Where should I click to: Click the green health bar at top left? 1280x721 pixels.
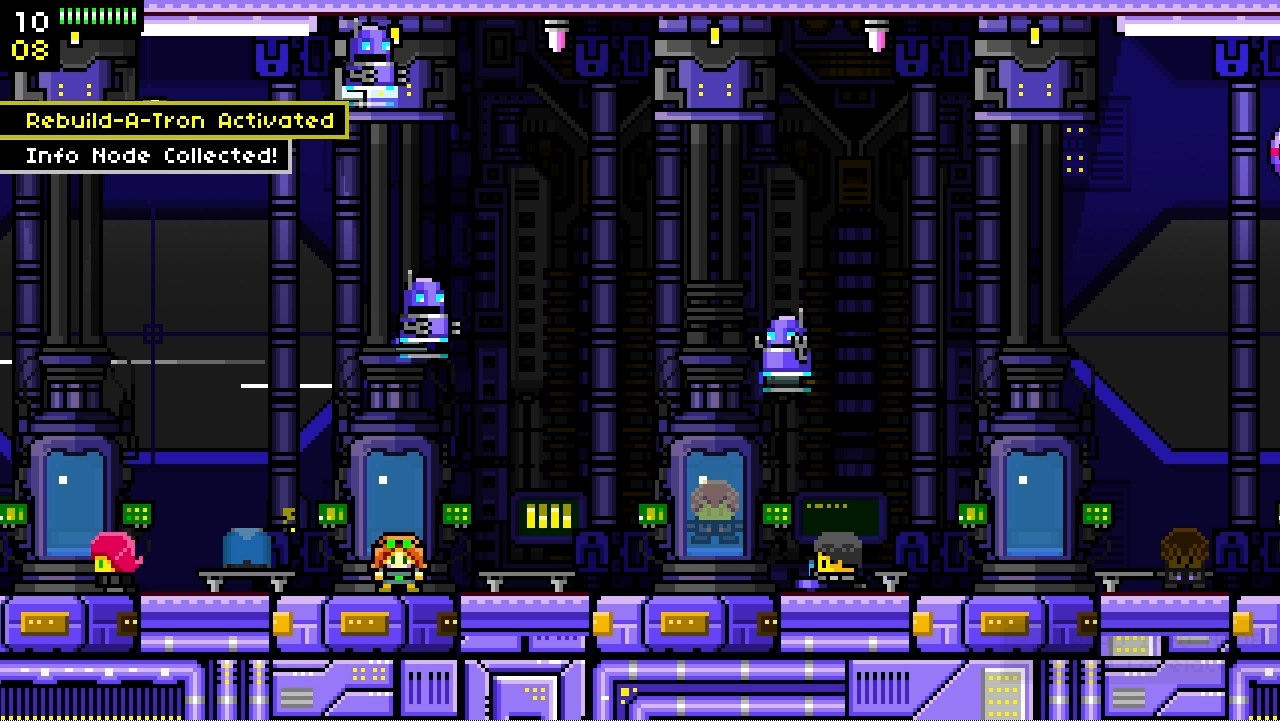(x=98, y=16)
